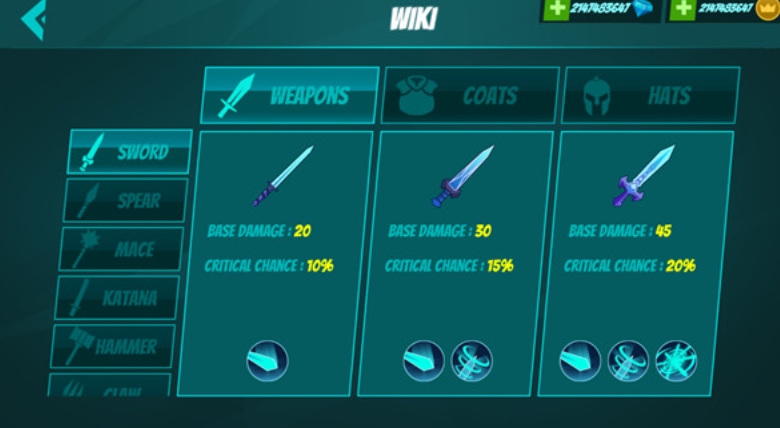Select the 30 base damage sword card

[x=460, y=260]
